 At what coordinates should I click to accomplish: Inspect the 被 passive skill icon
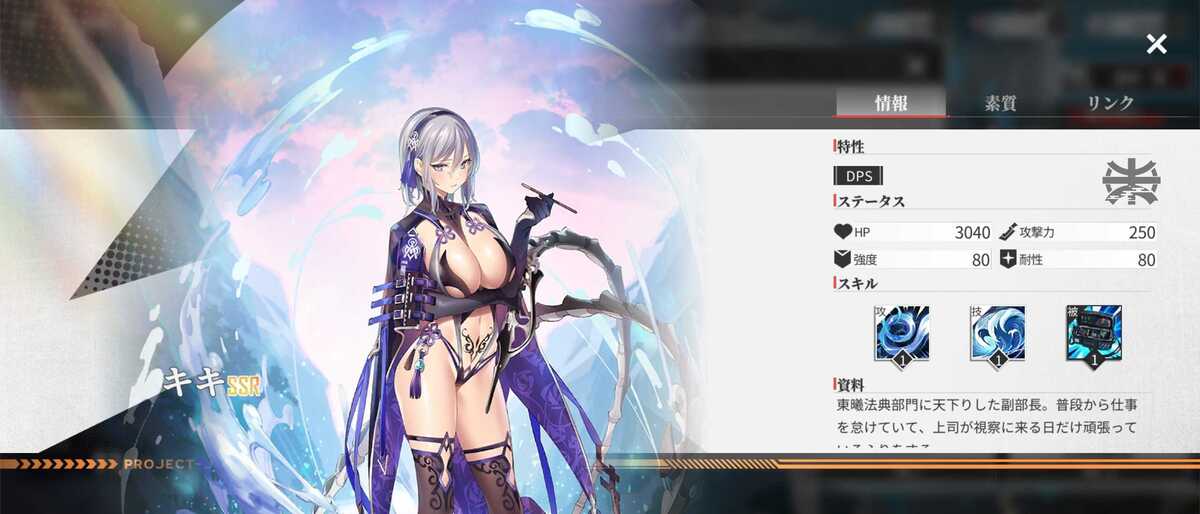pyautogui.click(x=1093, y=334)
